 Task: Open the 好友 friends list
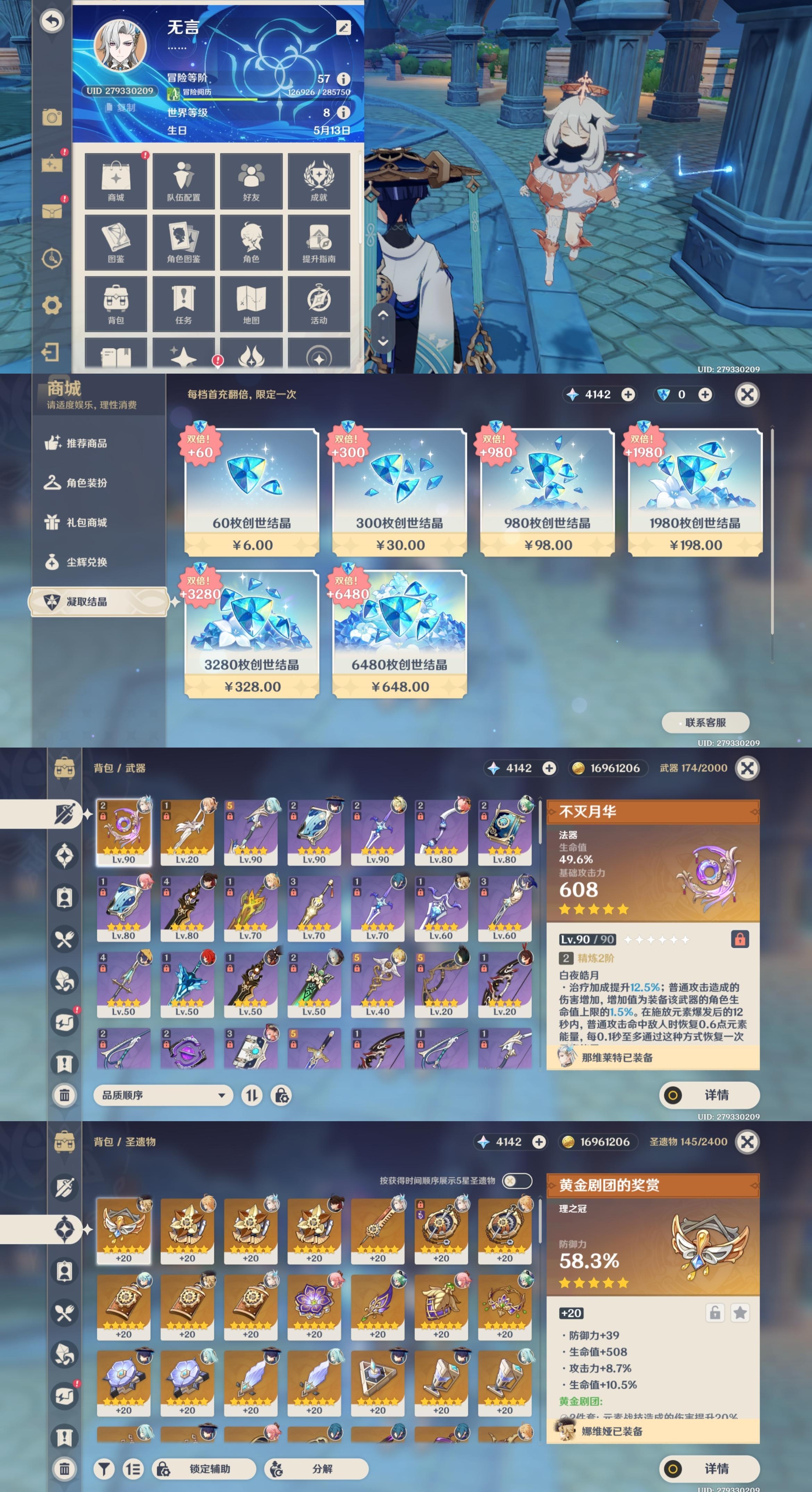click(x=251, y=181)
